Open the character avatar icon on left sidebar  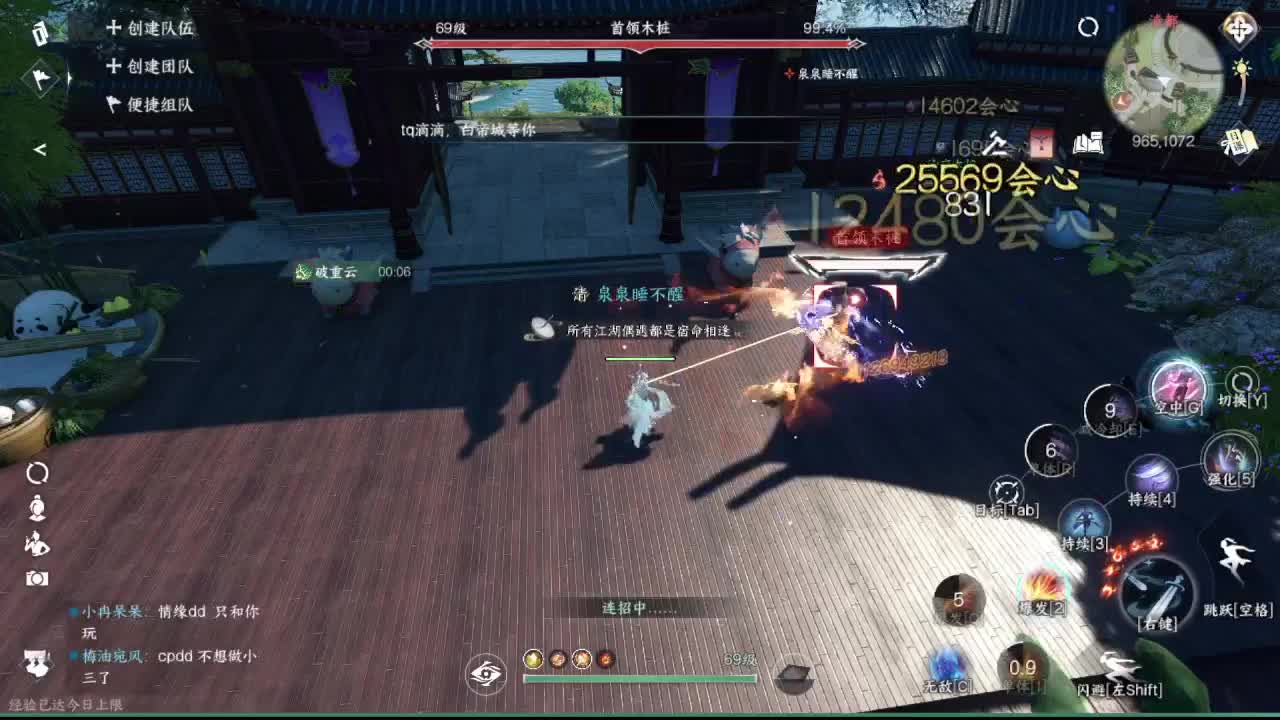[37, 508]
